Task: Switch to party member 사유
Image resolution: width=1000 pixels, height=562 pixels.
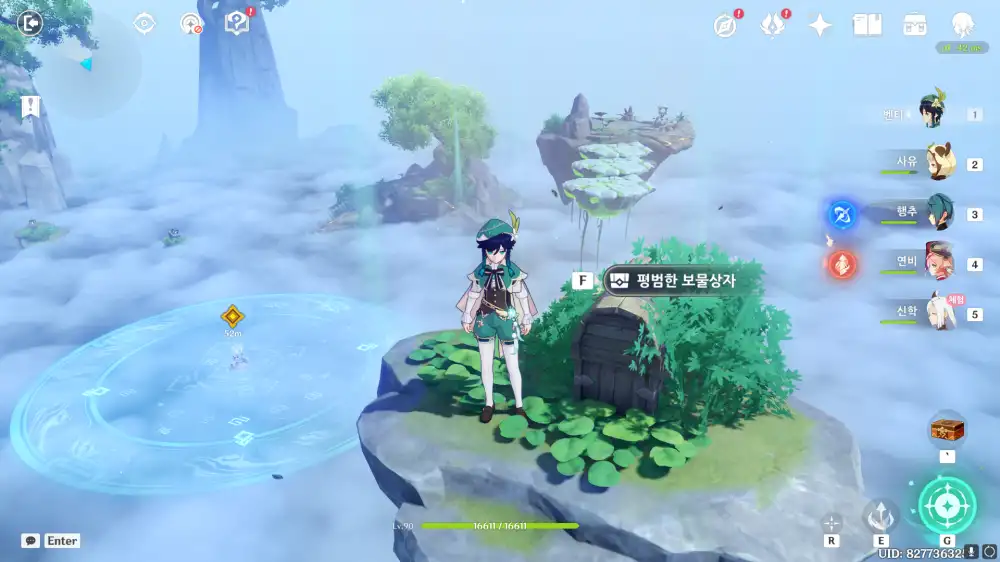Action: [x=938, y=163]
